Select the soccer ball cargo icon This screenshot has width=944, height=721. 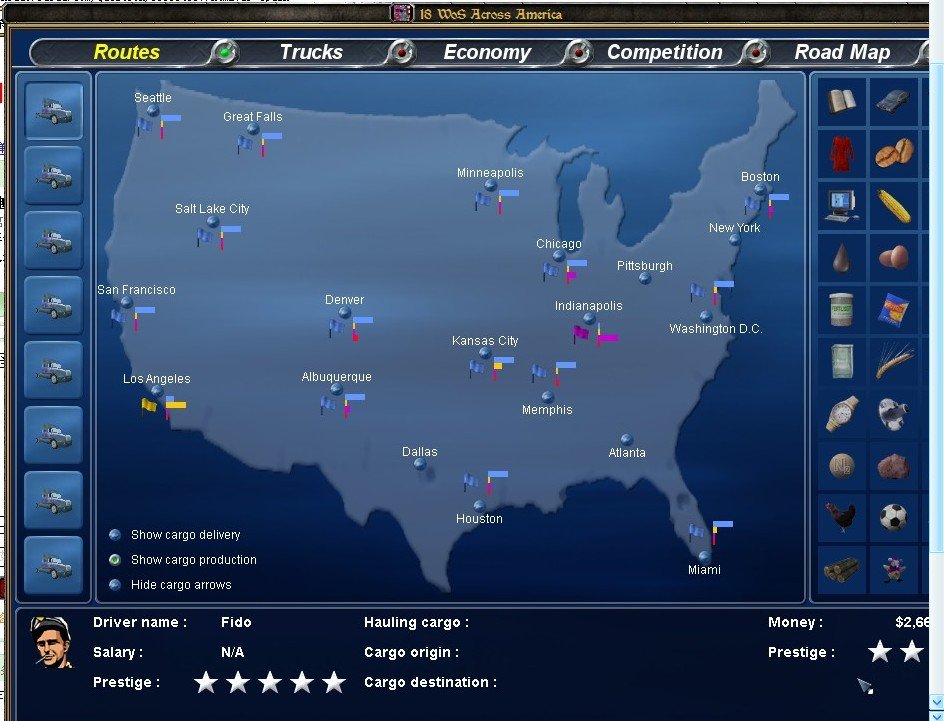tap(894, 517)
